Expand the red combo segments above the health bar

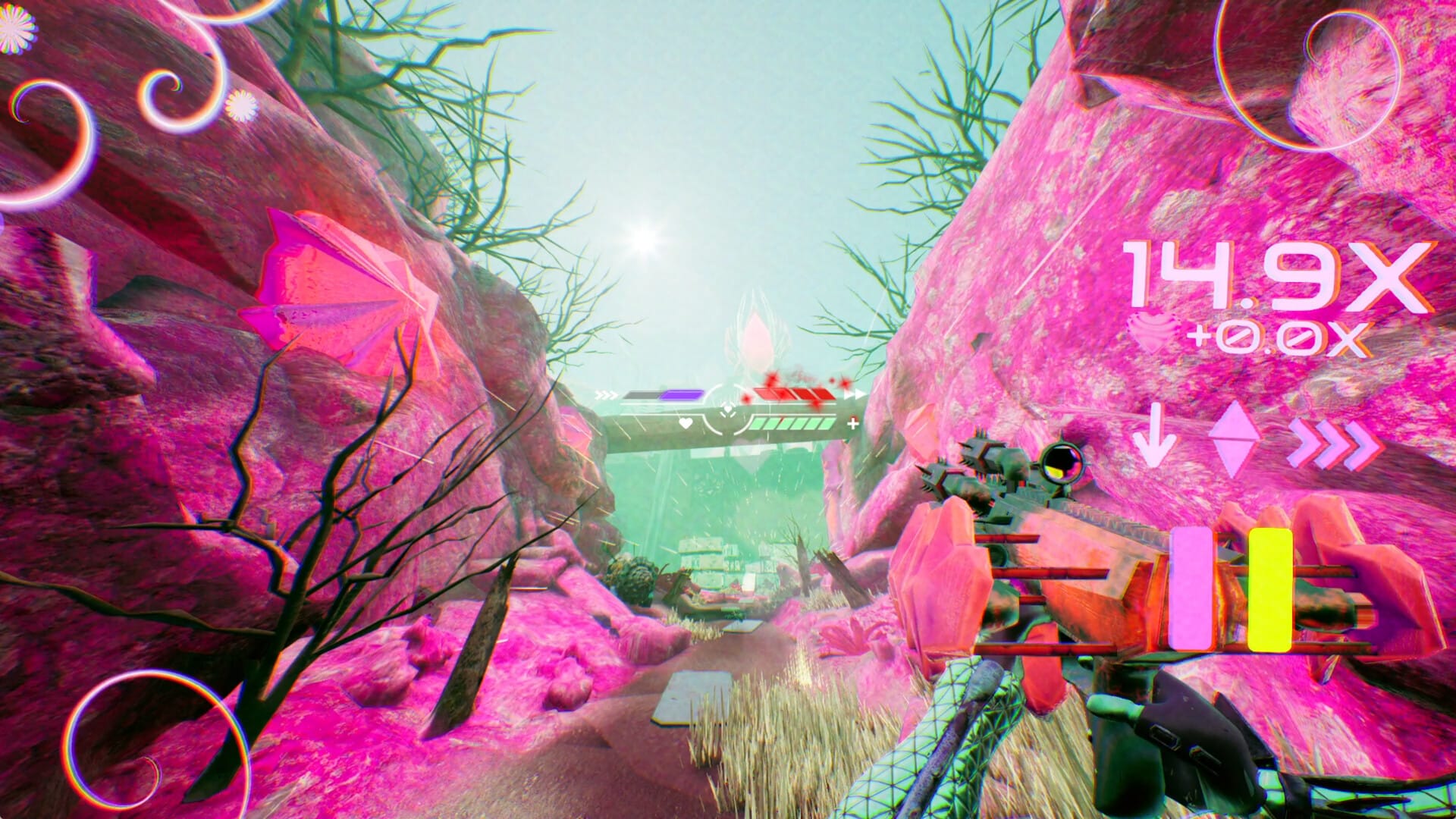coord(794,394)
